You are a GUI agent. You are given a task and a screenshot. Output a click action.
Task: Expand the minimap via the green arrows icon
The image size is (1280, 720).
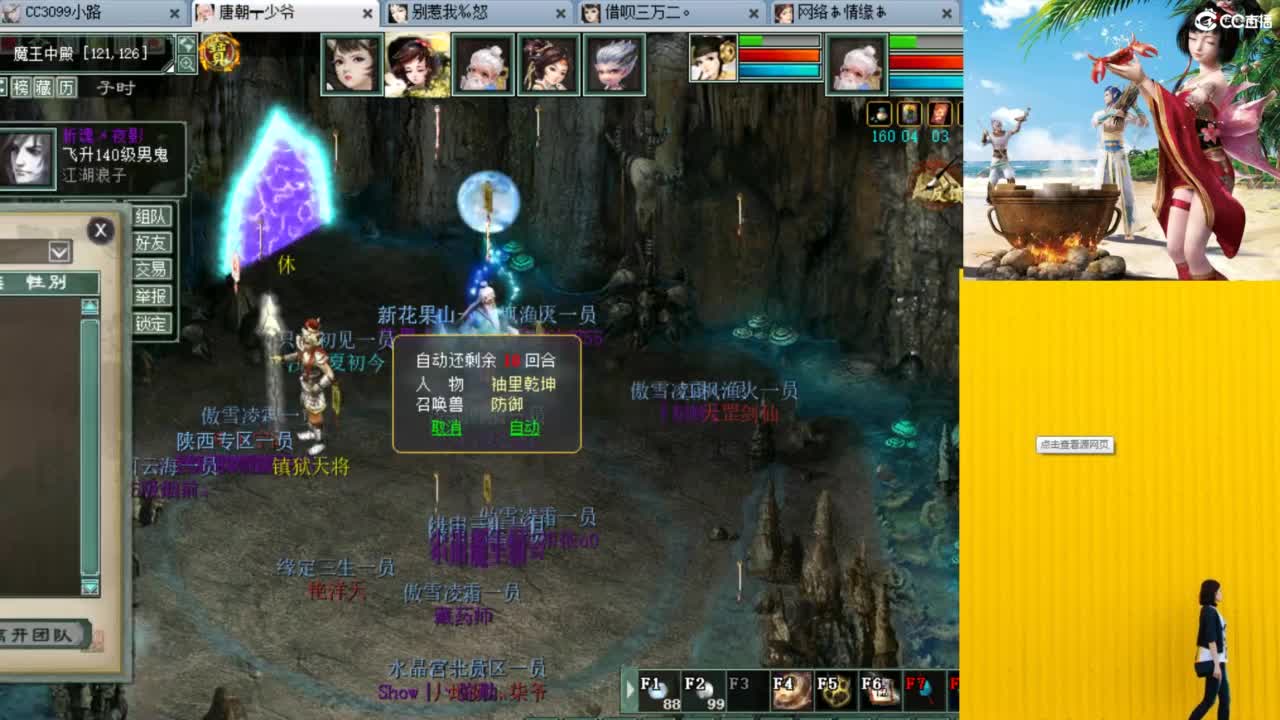[187, 44]
